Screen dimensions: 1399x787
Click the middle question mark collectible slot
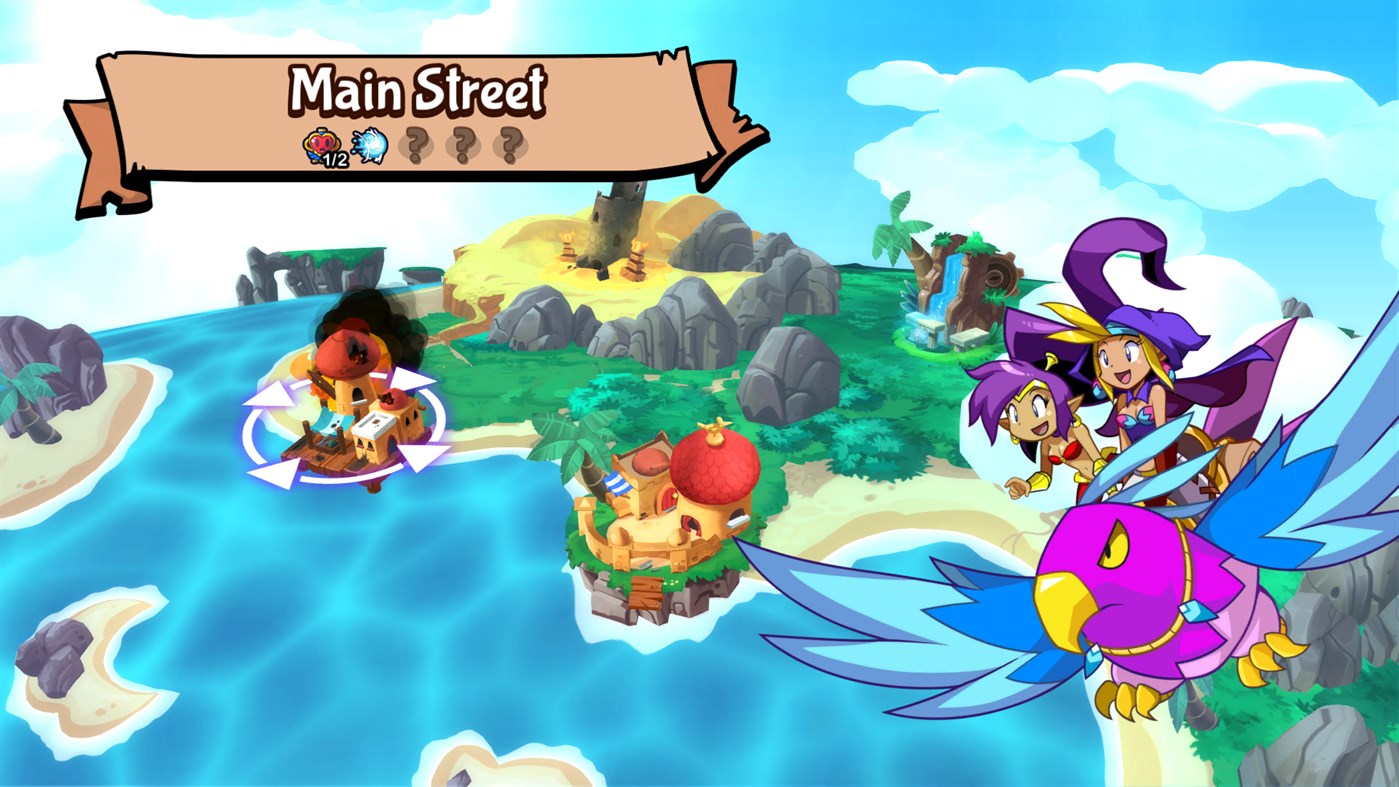[462, 146]
